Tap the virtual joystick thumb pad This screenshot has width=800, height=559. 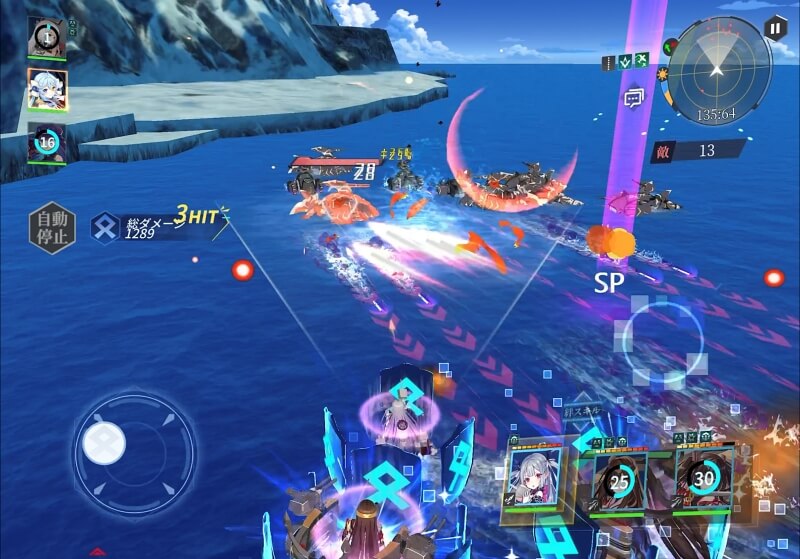click(104, 442)
